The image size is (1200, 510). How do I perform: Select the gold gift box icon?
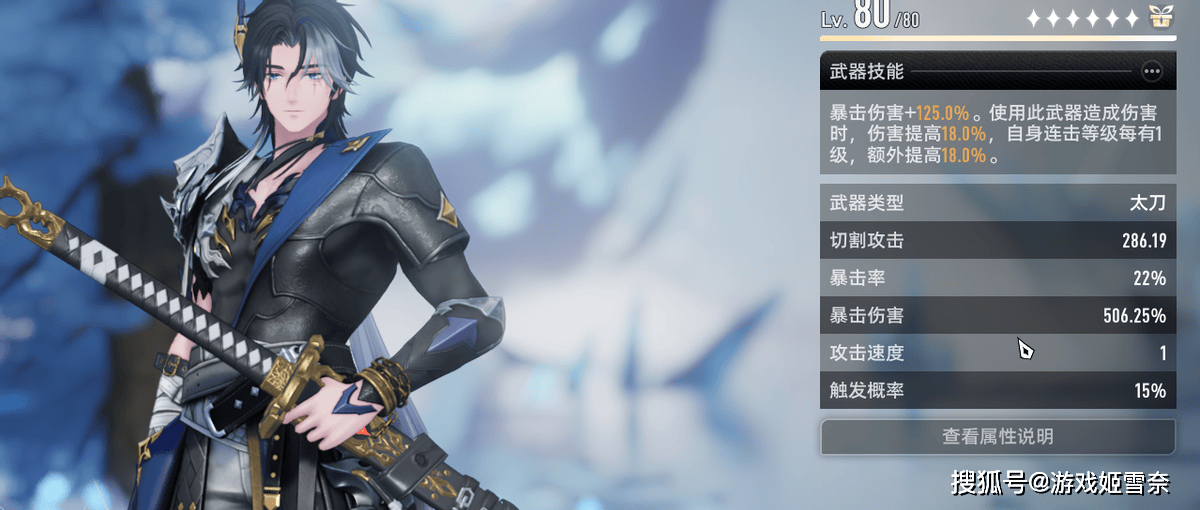1161,17
